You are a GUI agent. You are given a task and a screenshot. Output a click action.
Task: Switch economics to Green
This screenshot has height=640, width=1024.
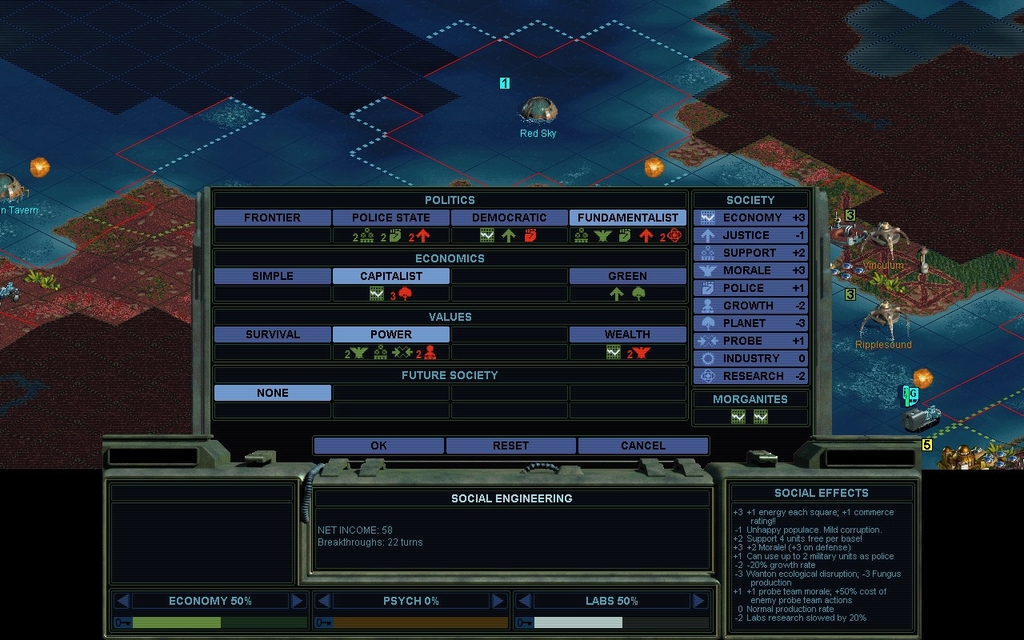[x=628, y=276]
